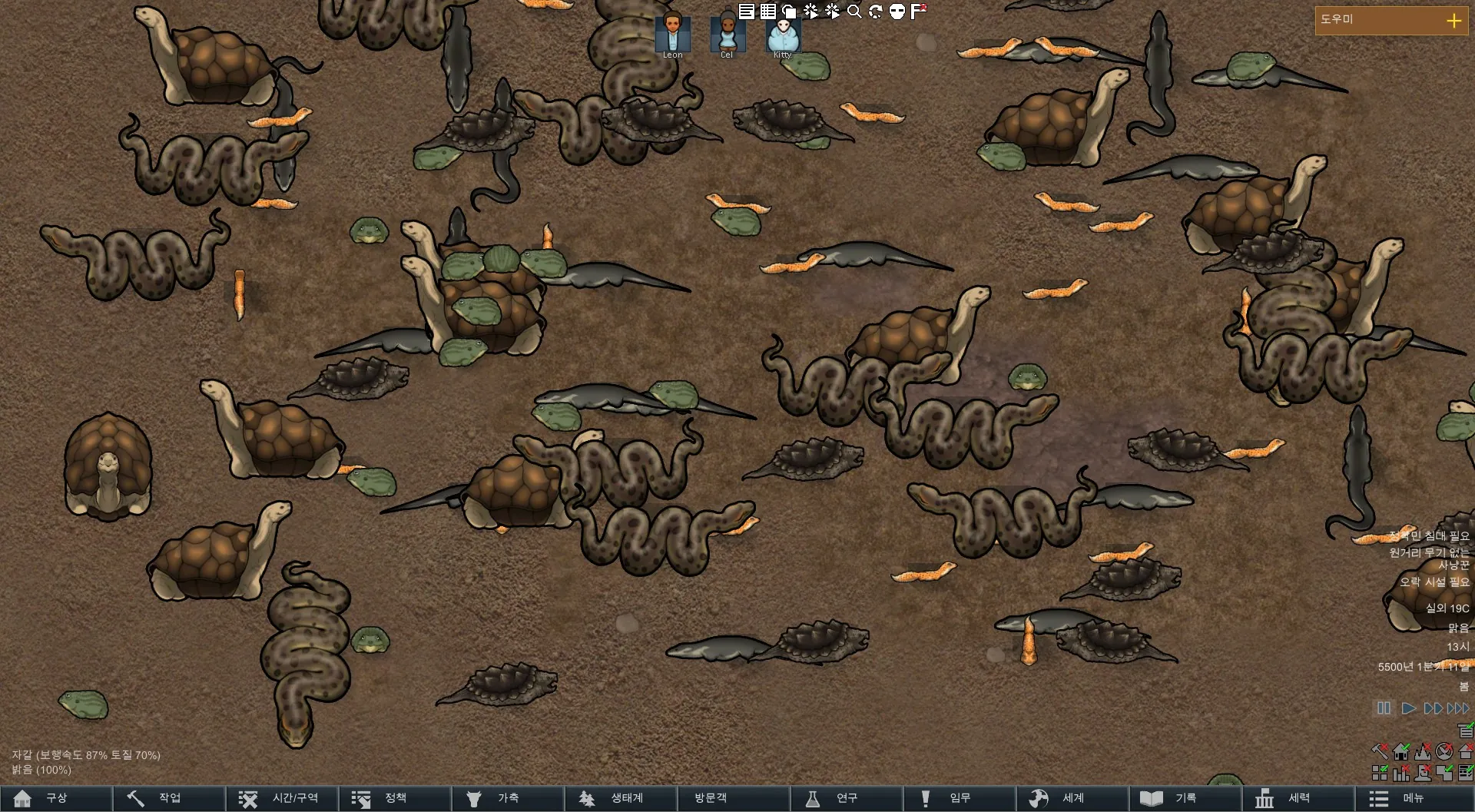Pause the game with the pause button
This screenshot has width=1475, height=812.
[1384, 708]
